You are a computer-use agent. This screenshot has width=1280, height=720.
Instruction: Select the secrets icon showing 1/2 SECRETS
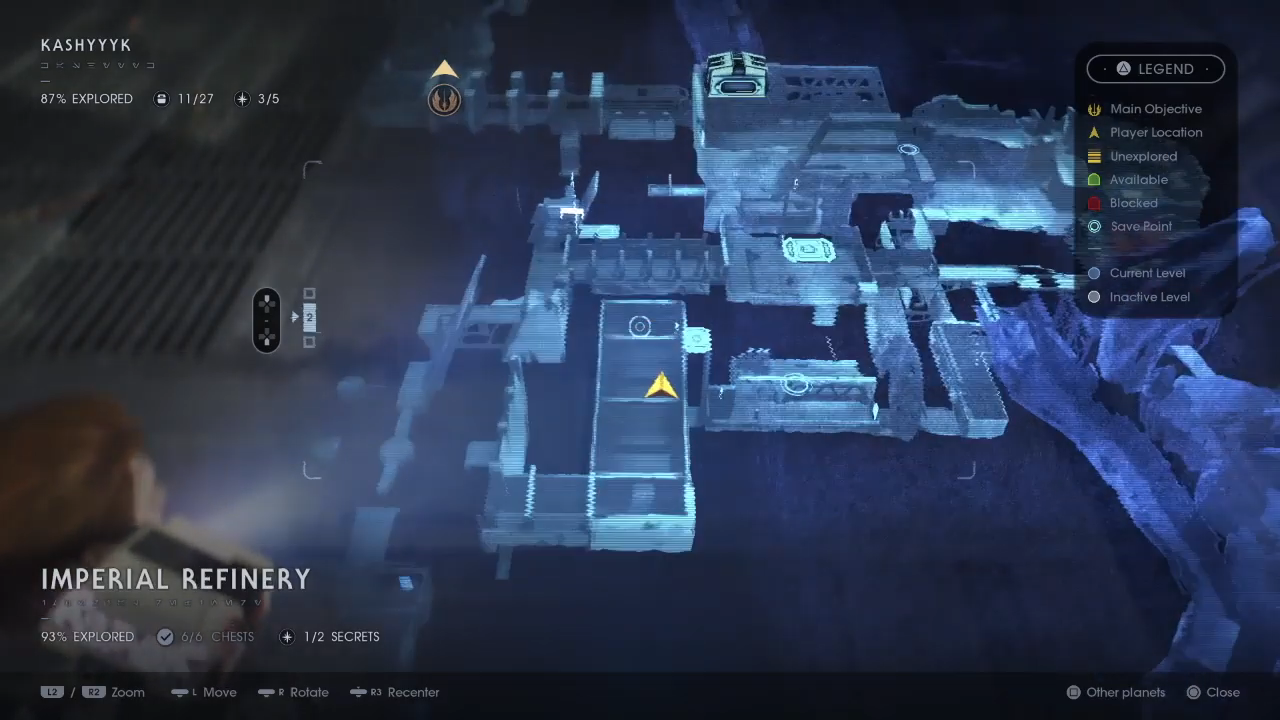[287, 636]
